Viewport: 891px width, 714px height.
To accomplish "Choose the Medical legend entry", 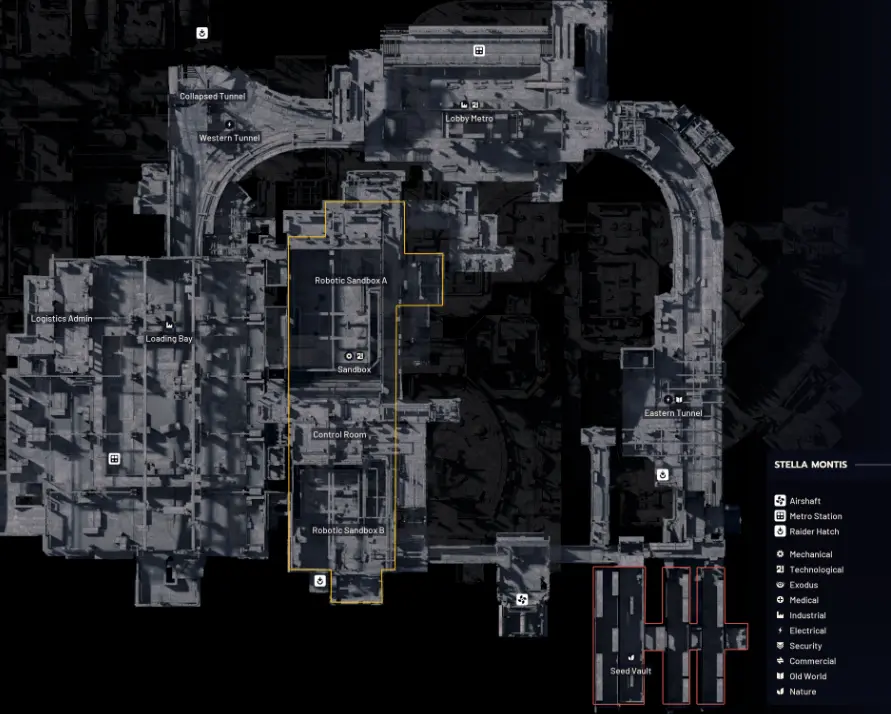I will point(804,600).
